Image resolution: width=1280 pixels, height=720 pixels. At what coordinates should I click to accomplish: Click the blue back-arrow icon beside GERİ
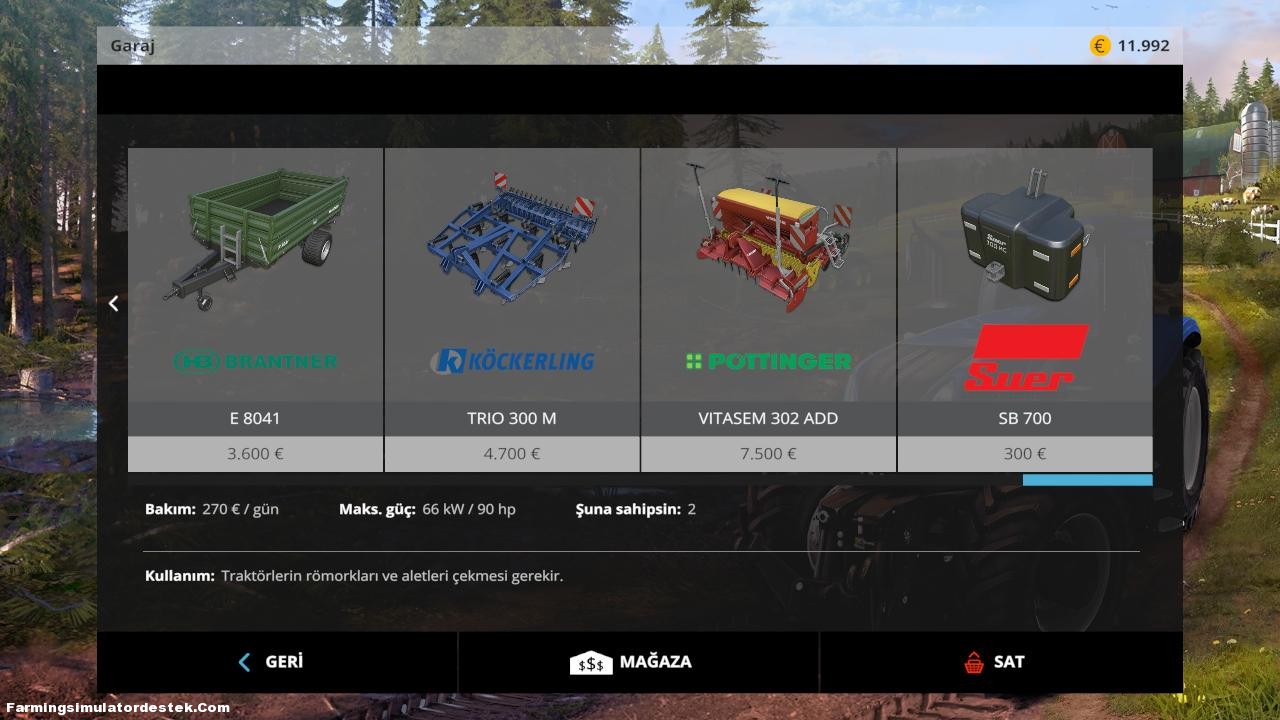click(243, 661)
